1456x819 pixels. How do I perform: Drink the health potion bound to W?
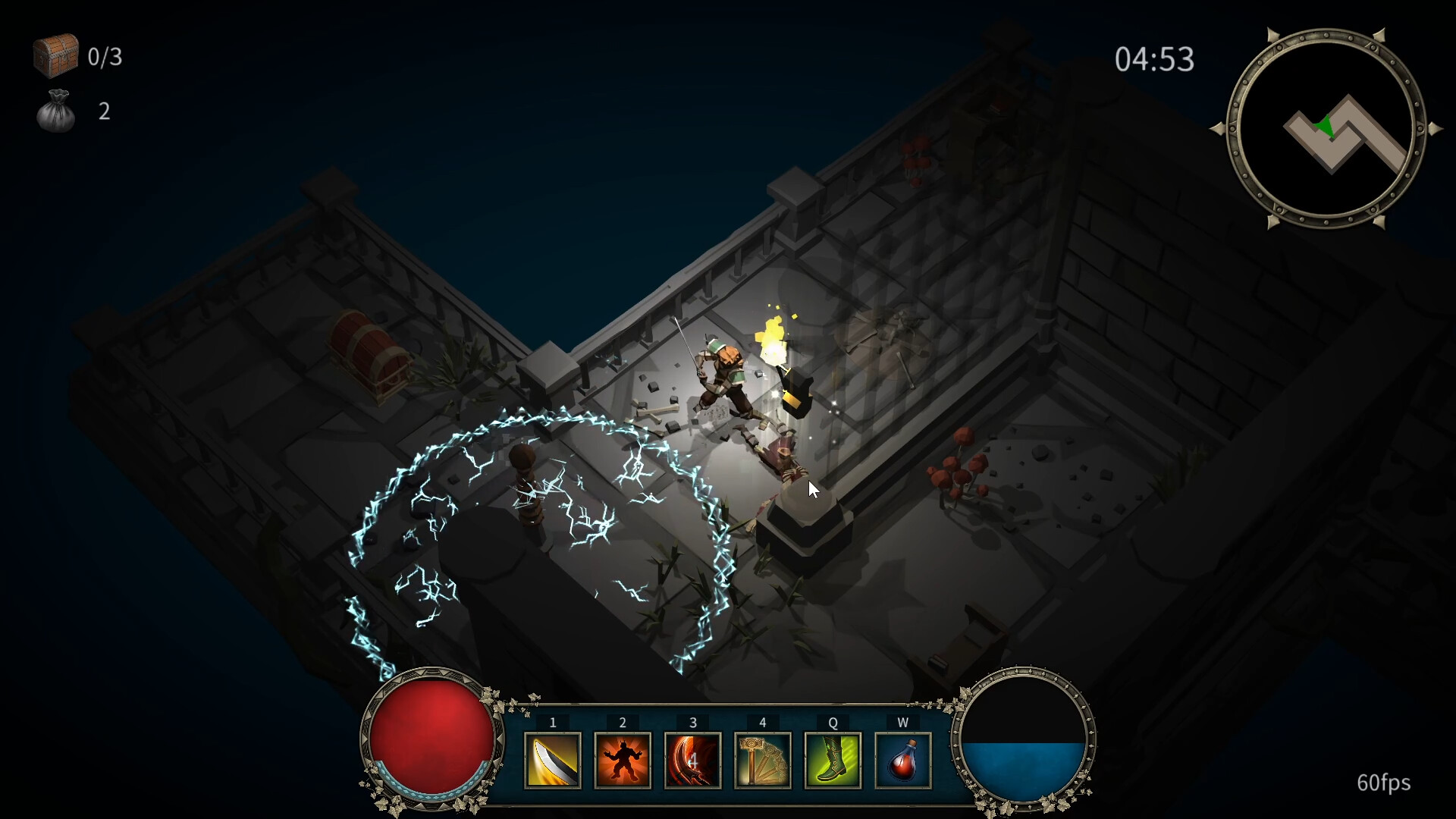coord(902,761)
